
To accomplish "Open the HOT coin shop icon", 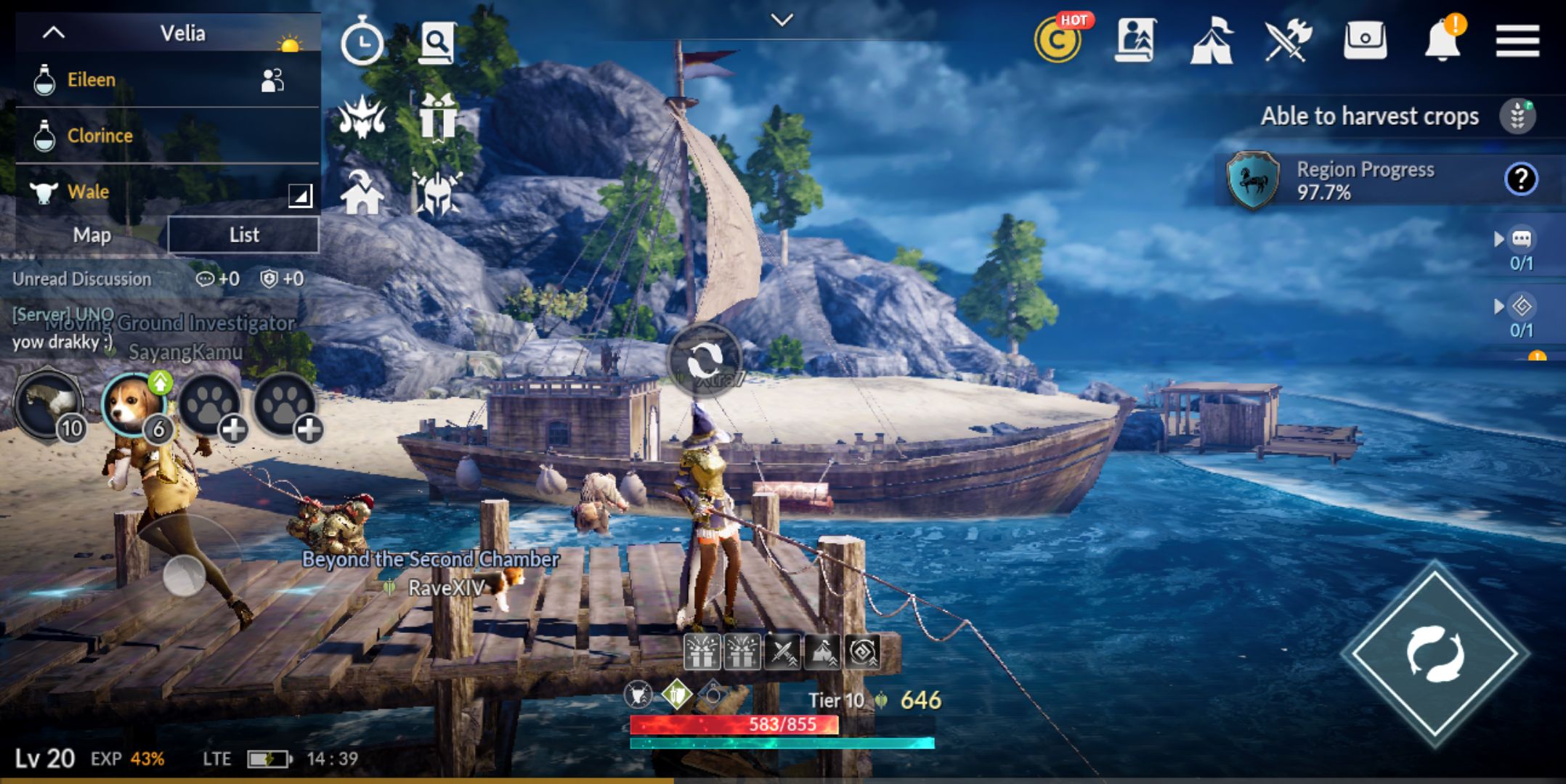I will pos(1058,41).
